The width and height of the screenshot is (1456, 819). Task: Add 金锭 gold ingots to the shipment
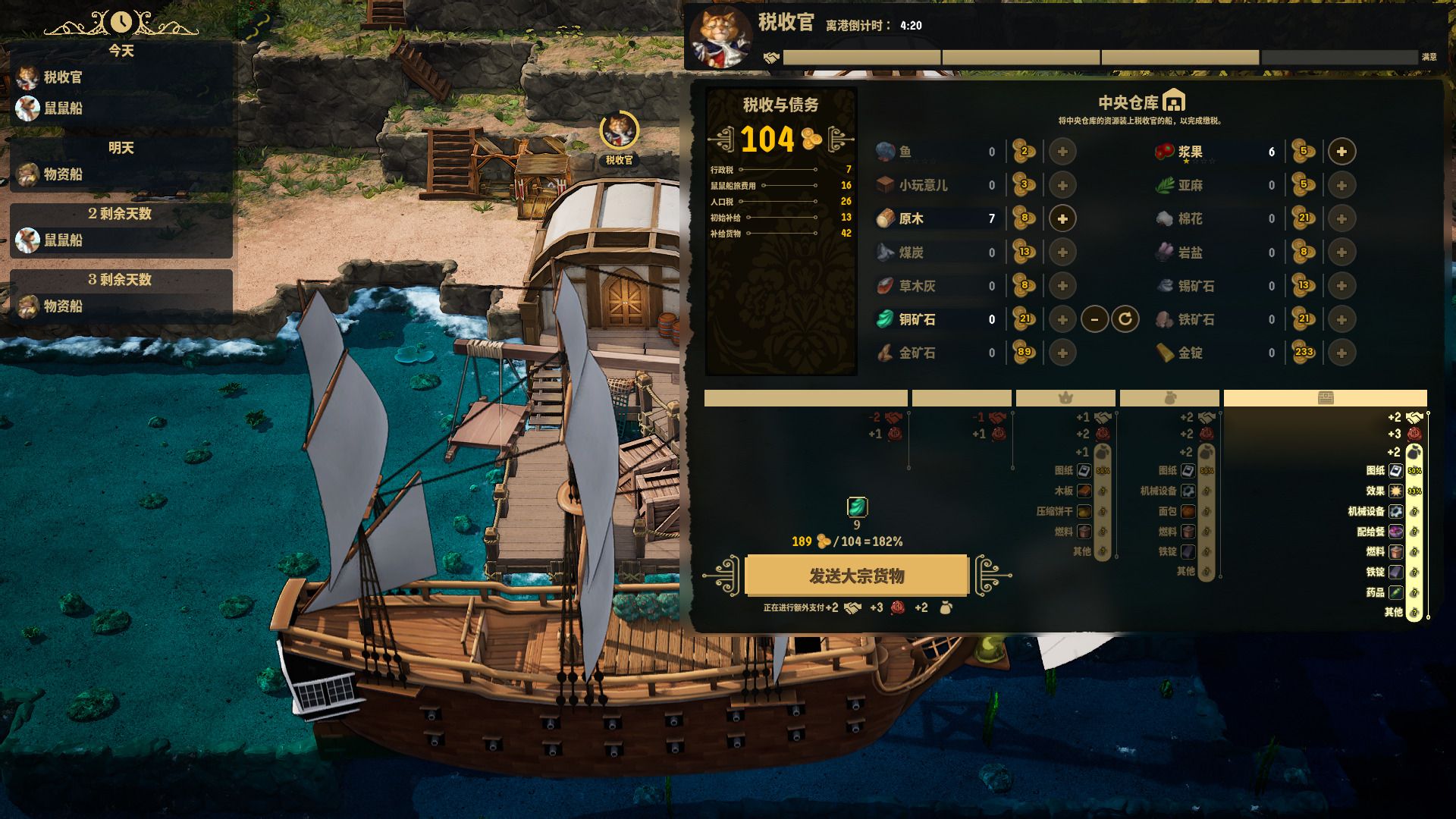click(1341, 353)
